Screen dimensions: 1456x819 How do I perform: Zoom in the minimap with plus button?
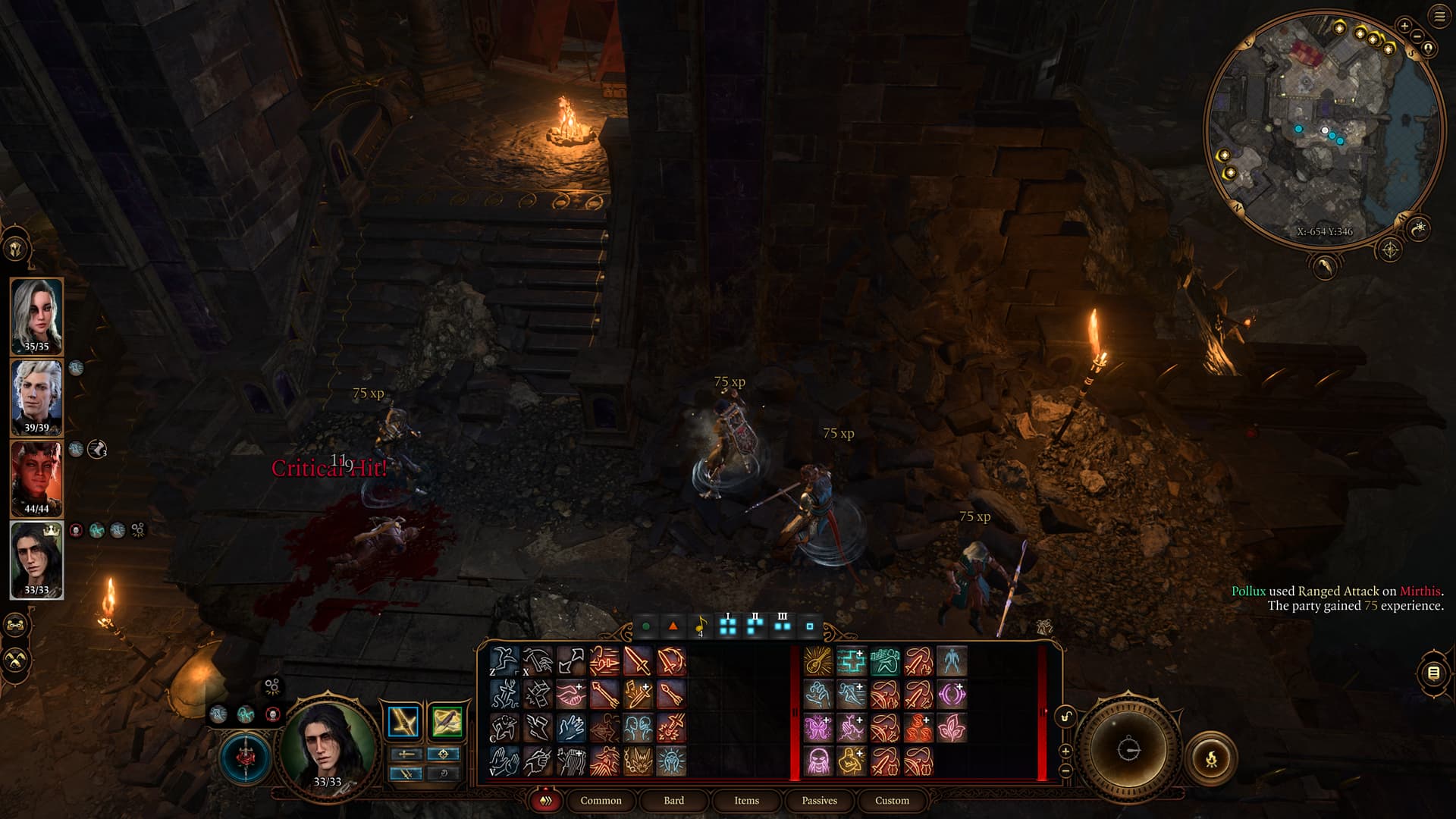(x=1404, y=26)
